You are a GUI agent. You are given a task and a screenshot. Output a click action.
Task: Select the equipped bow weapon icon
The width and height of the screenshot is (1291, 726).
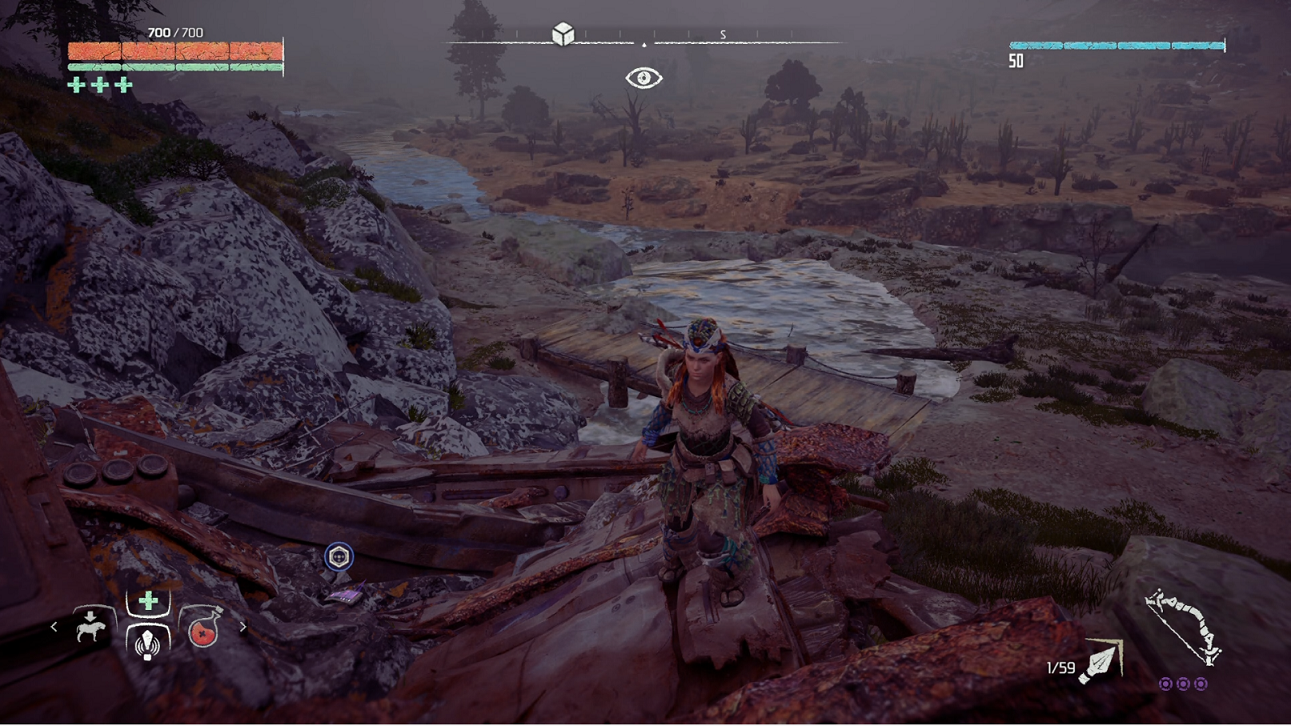[1183, 628]
